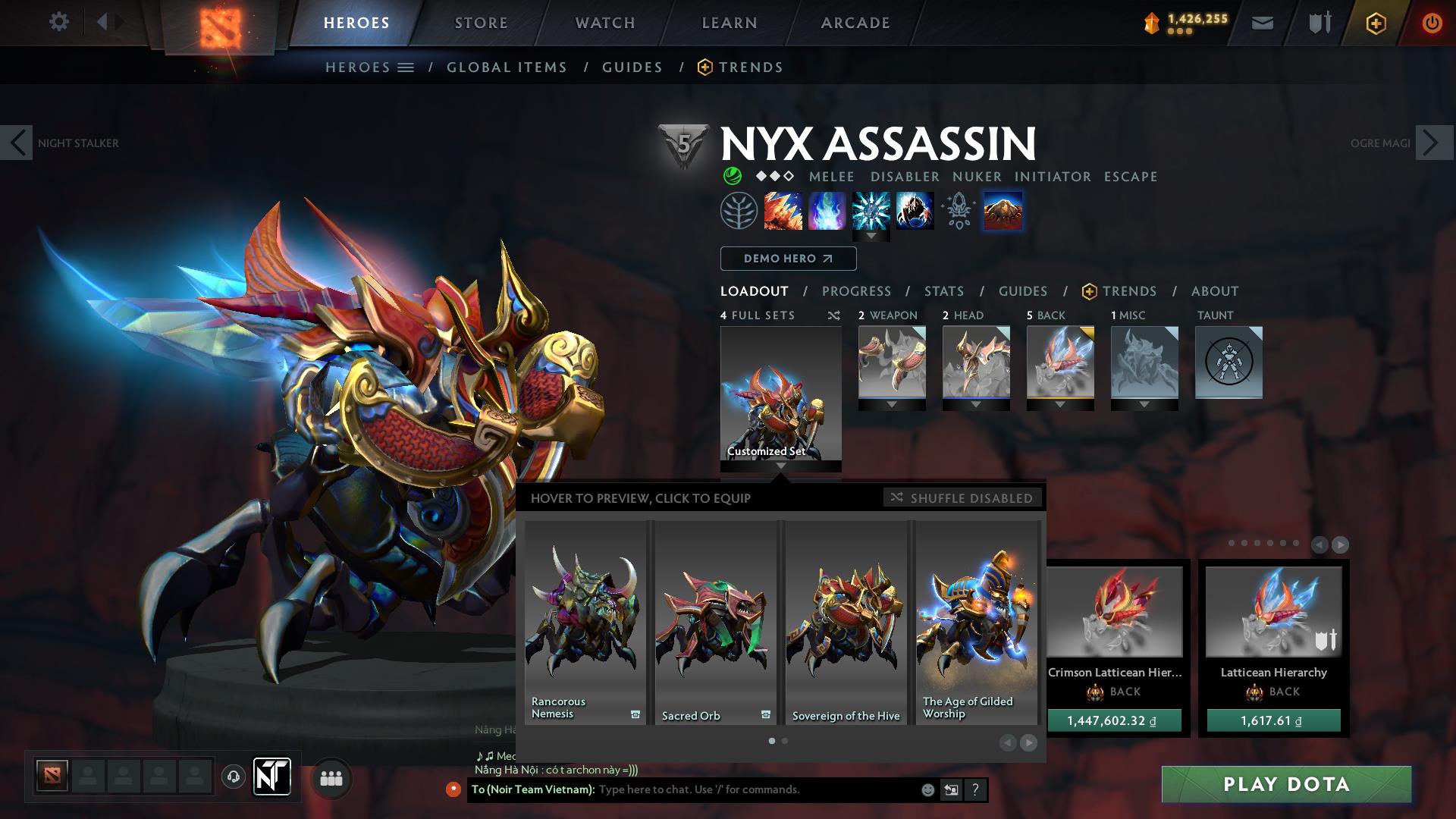
Task: Open the emoticon picker in chat bar
Action: pos(927,789)
